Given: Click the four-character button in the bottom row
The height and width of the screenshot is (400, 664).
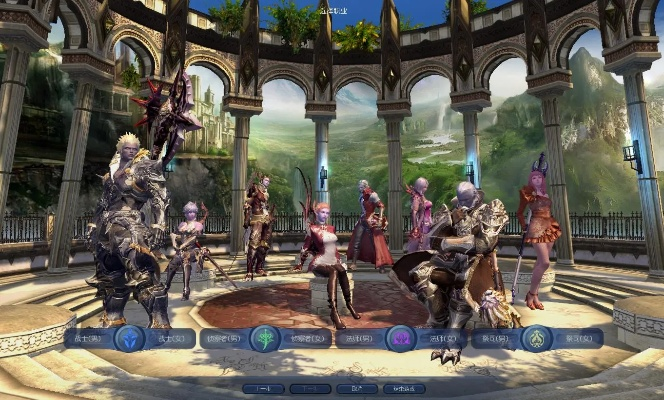Looking at the screenshot, I should [404, 388].
